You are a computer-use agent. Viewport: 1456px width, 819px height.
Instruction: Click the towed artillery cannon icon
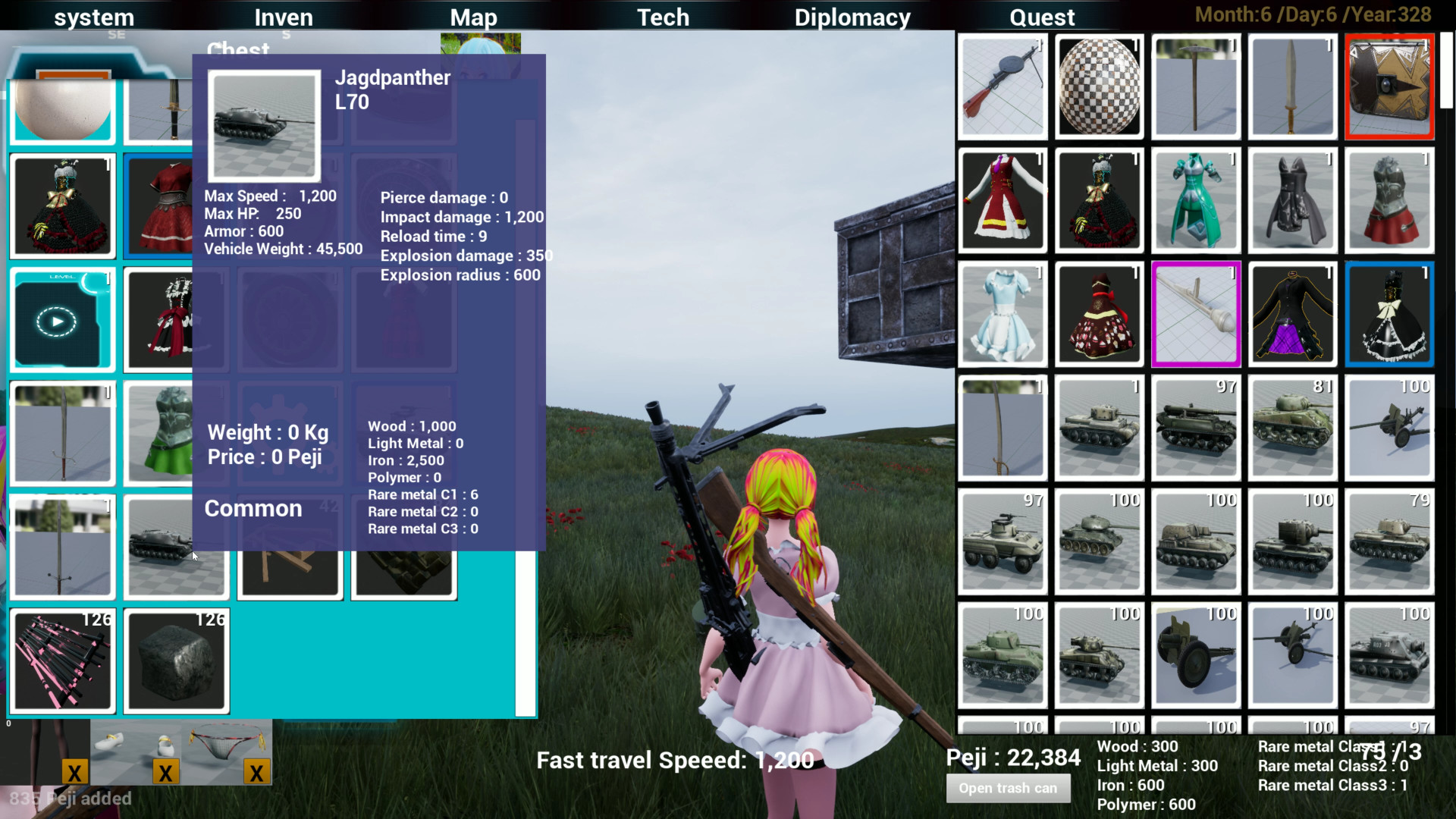[1390, 428]
